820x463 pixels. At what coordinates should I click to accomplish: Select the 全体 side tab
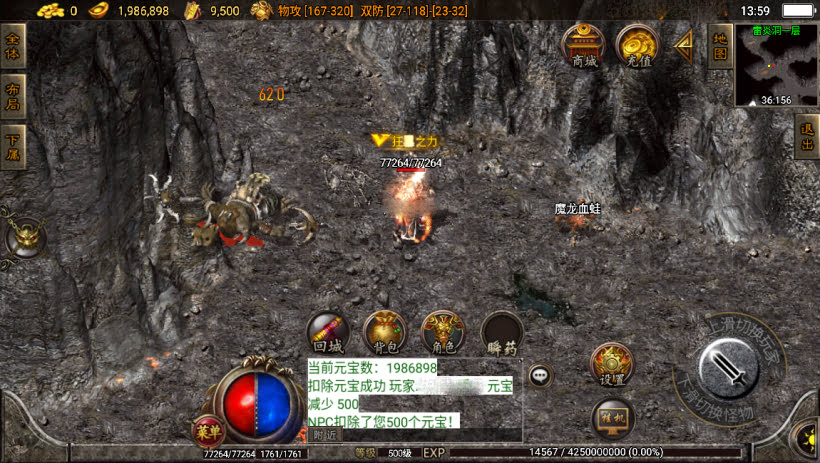coord(13,46)
